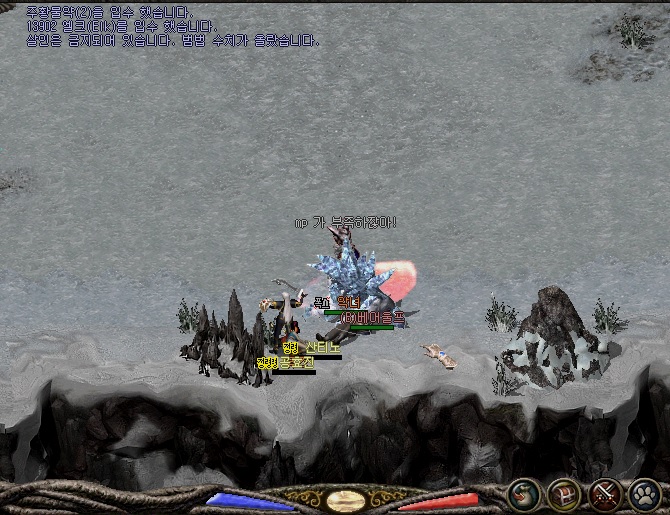Open the paw print pet menu
The width and height of the screenshot is (670, 515).
[x=645, y=494]
